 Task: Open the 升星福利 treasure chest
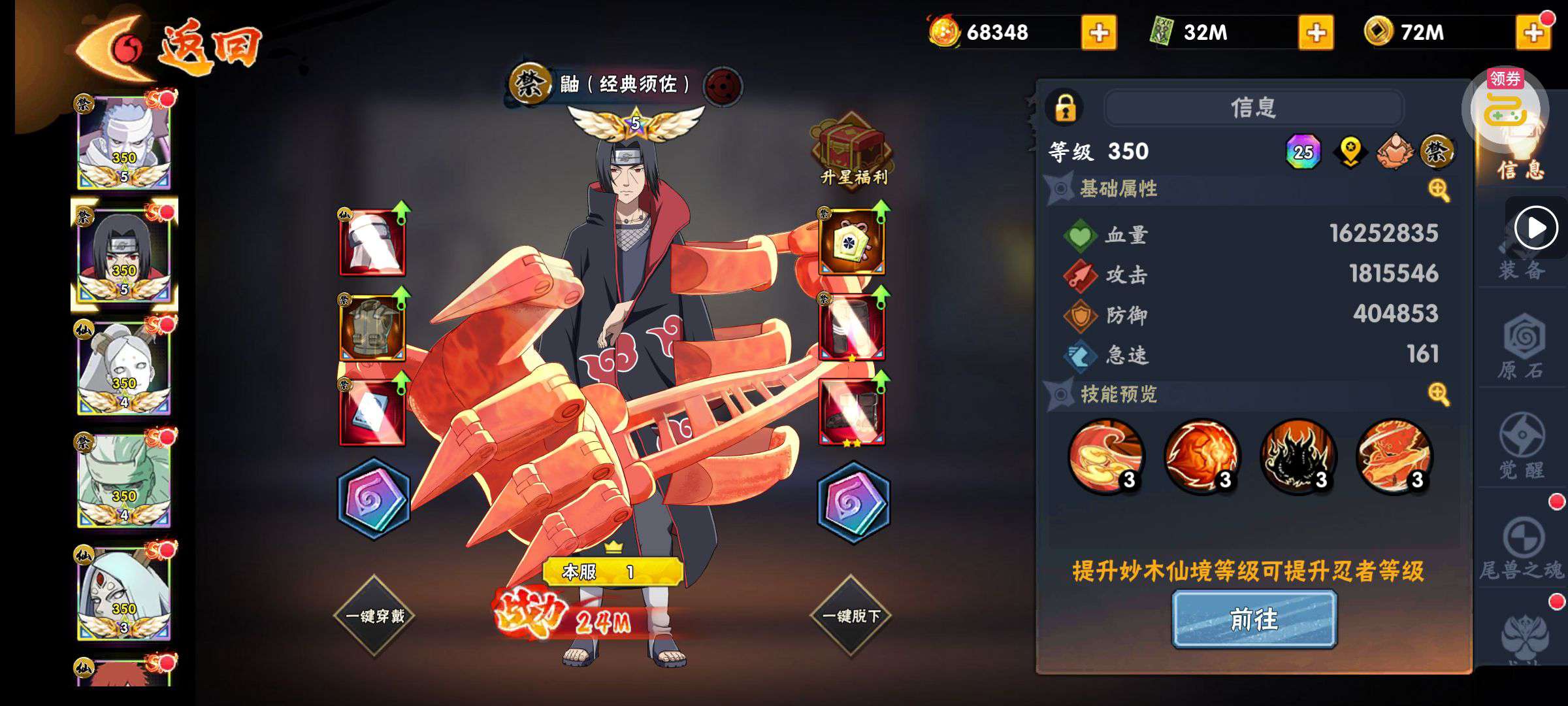pyautogui.click(x=852, y=152)
